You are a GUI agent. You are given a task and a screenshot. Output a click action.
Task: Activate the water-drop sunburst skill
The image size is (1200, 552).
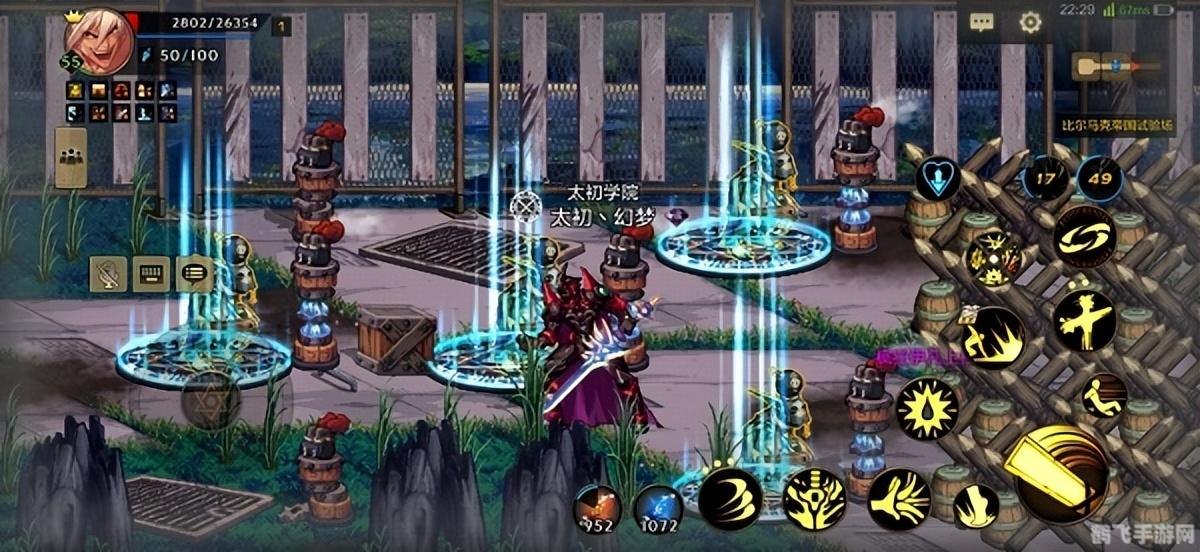pos(927,408)
